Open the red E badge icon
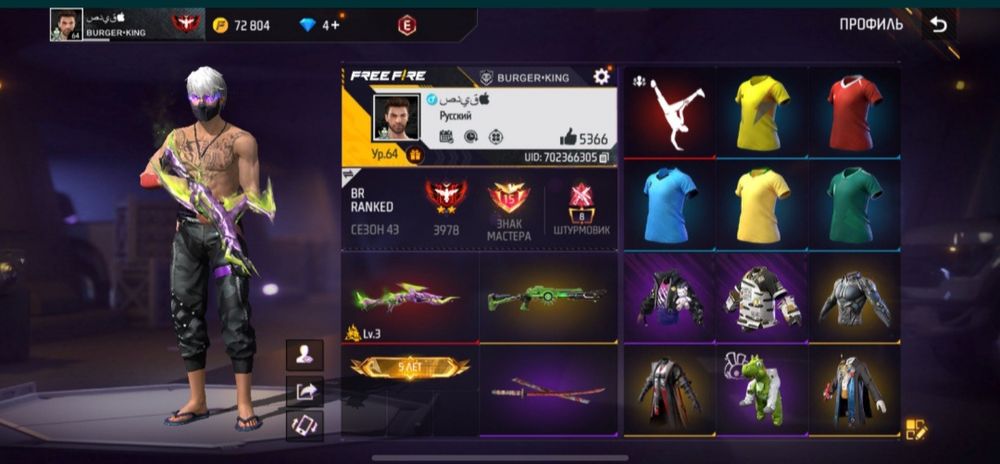The image size is (1000, 464). [x=406, y=25]
